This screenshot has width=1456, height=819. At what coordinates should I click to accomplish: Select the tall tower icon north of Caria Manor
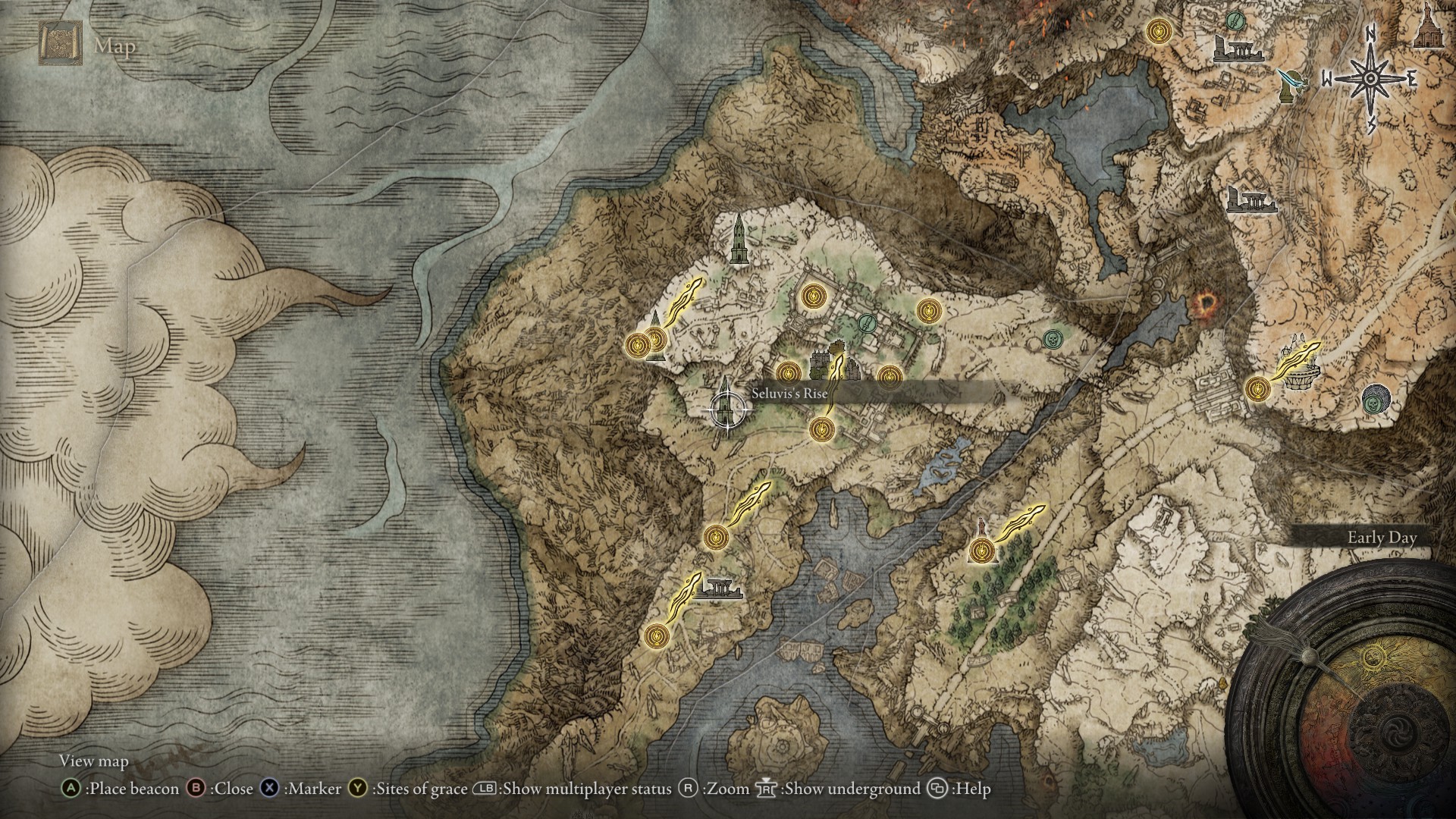(738, 239)
